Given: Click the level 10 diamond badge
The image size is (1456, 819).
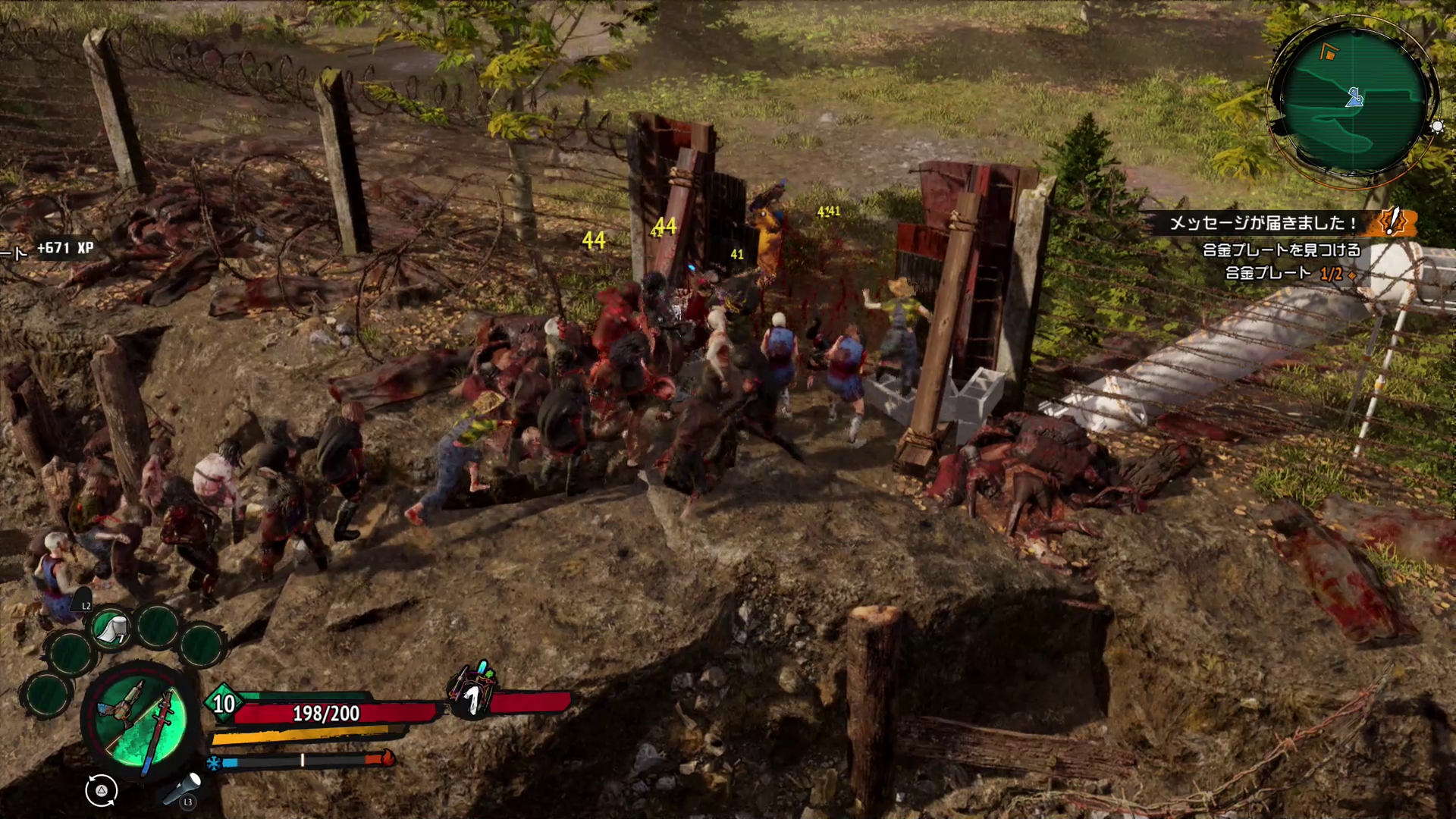Looking at the screenshot, I should click(223, 704).
